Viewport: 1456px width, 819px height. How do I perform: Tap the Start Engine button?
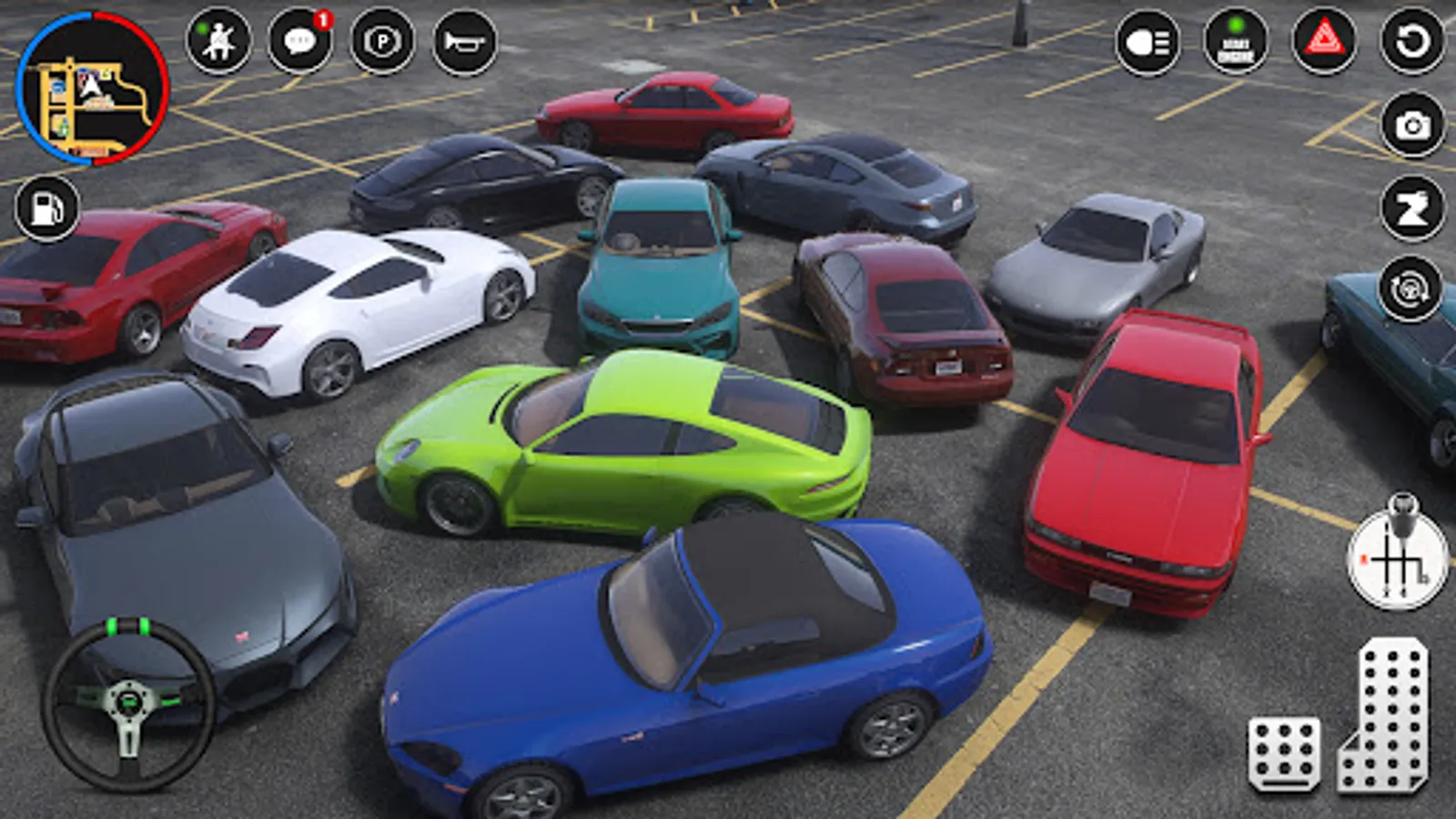1235,42
